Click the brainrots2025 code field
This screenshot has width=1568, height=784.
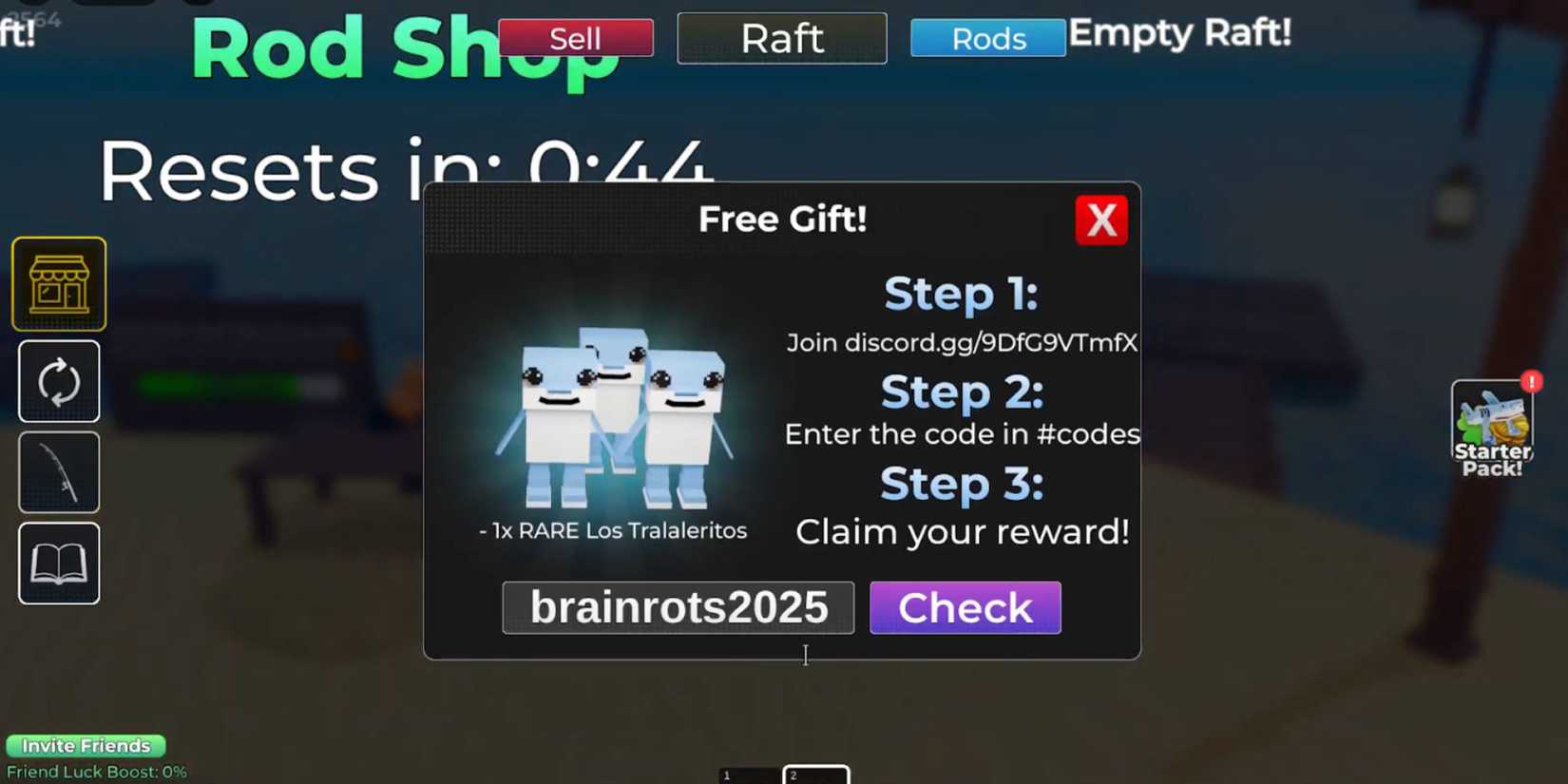(678, 607)
